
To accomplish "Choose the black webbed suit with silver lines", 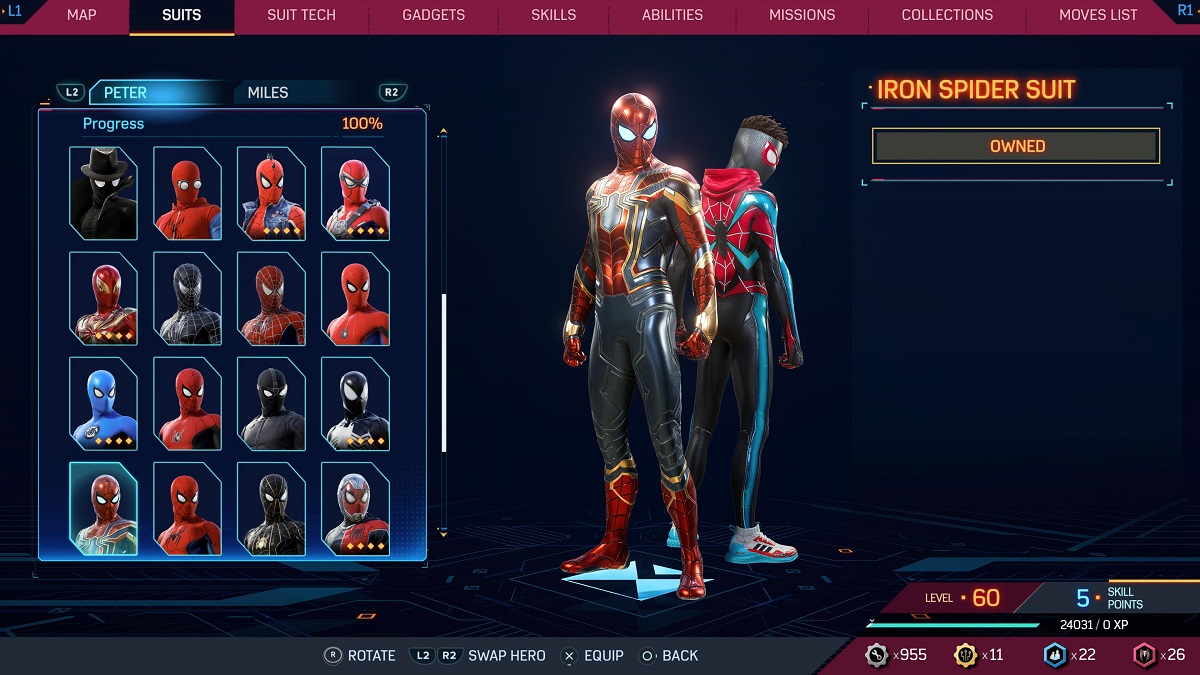I will click(x=187, y=298).
